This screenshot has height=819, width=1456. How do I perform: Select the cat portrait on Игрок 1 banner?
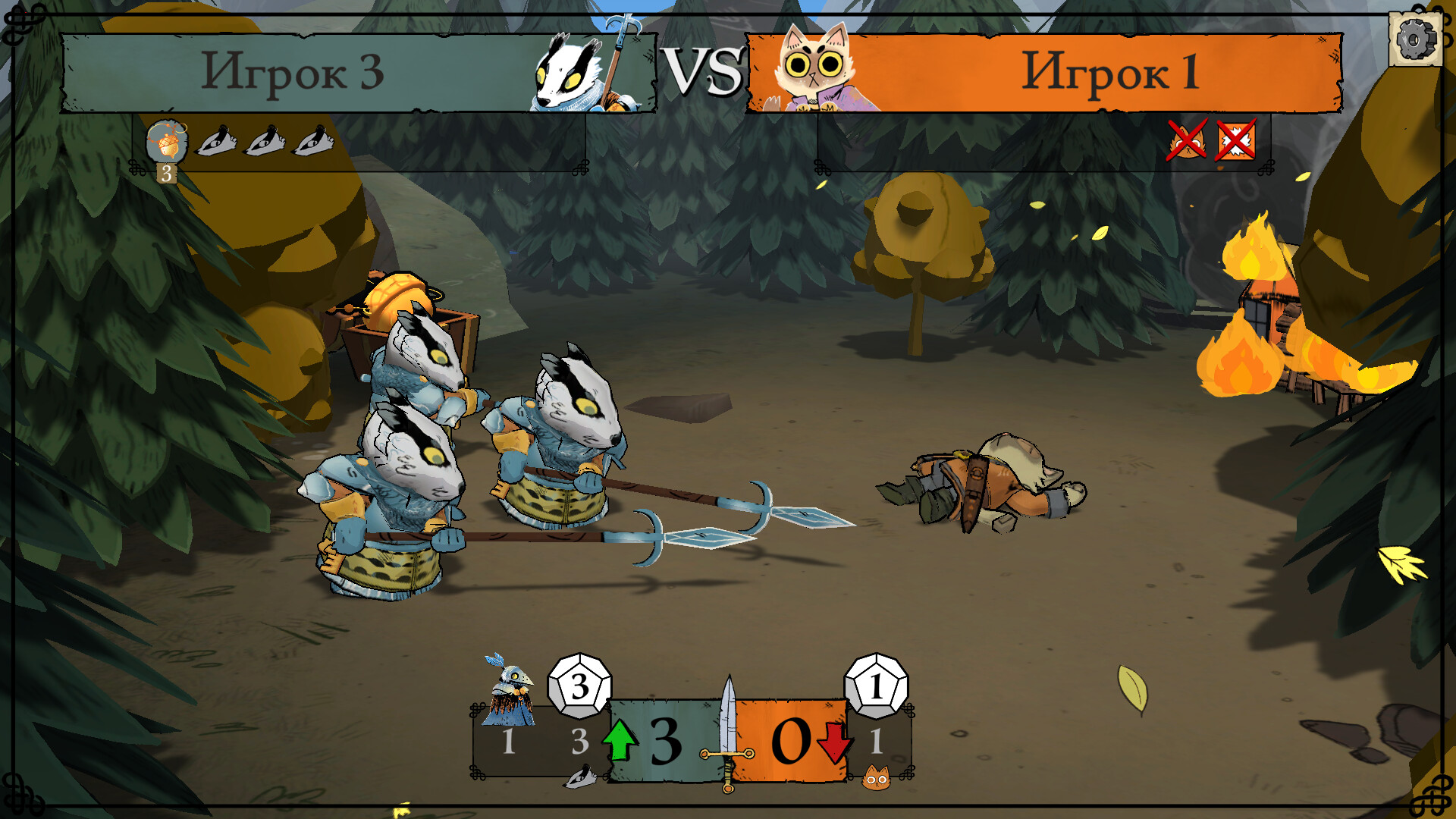[x=815, y=72]
